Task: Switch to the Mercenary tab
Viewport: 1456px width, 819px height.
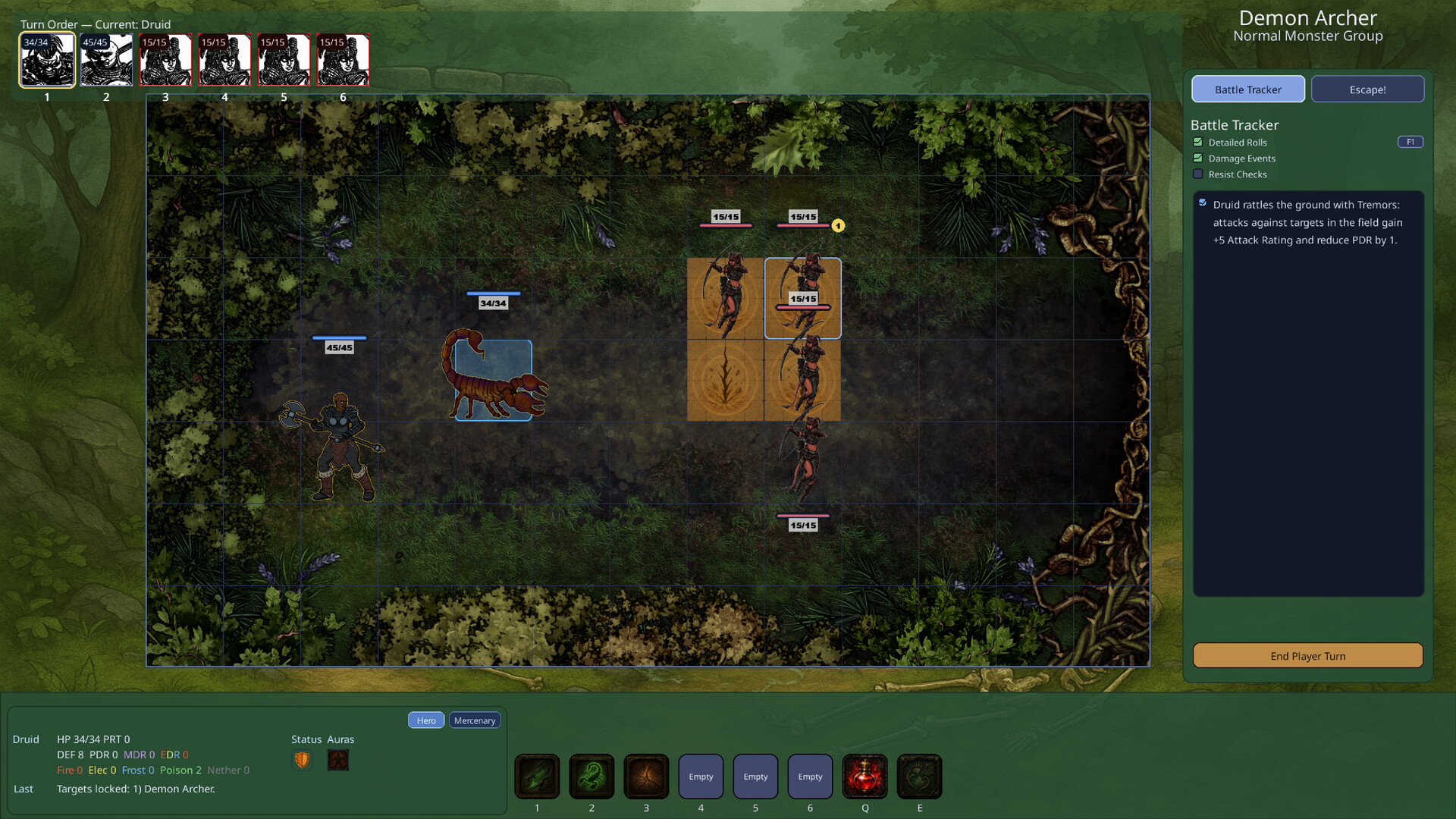Action: click(x=475, y=720)
